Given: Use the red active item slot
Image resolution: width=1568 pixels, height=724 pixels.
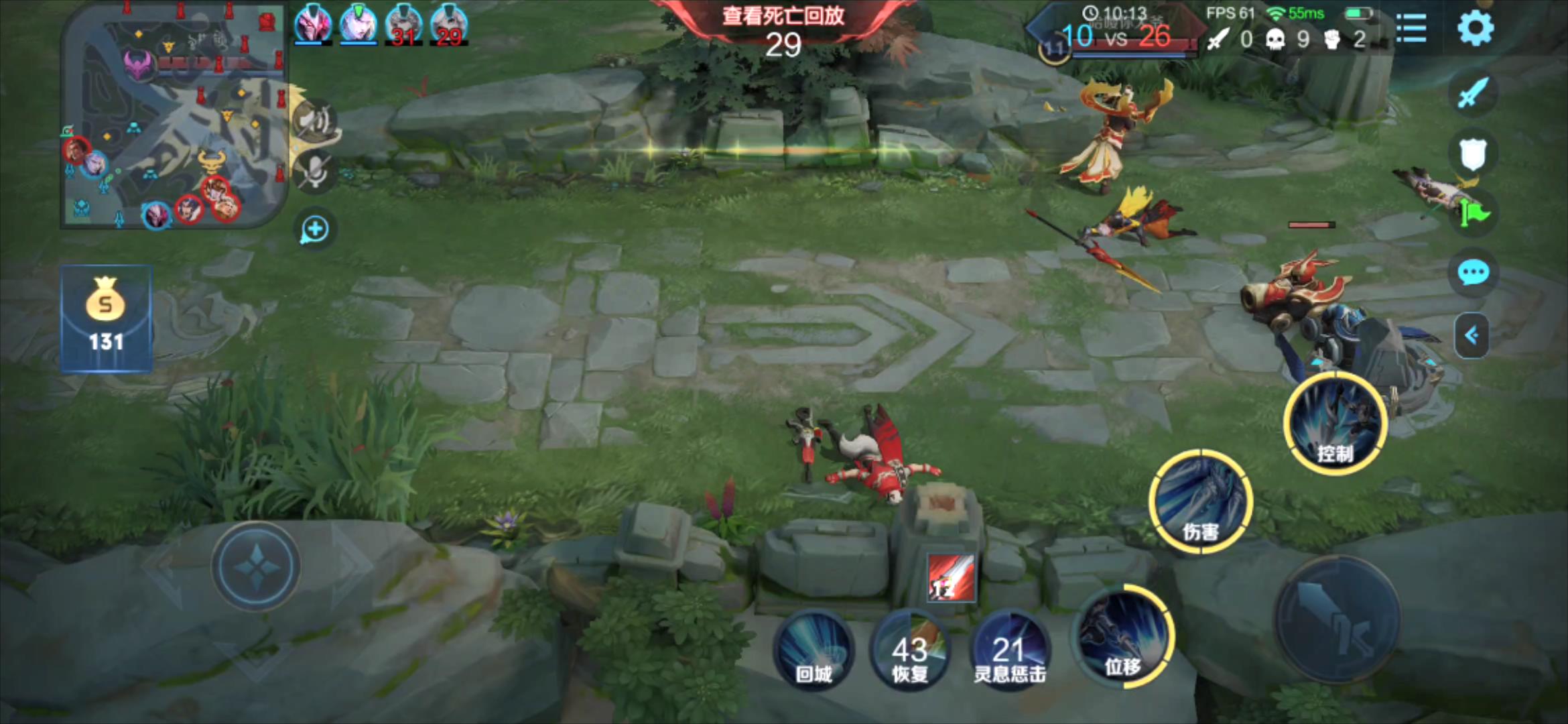Looking at the screenshot, I should click(951, 578).
